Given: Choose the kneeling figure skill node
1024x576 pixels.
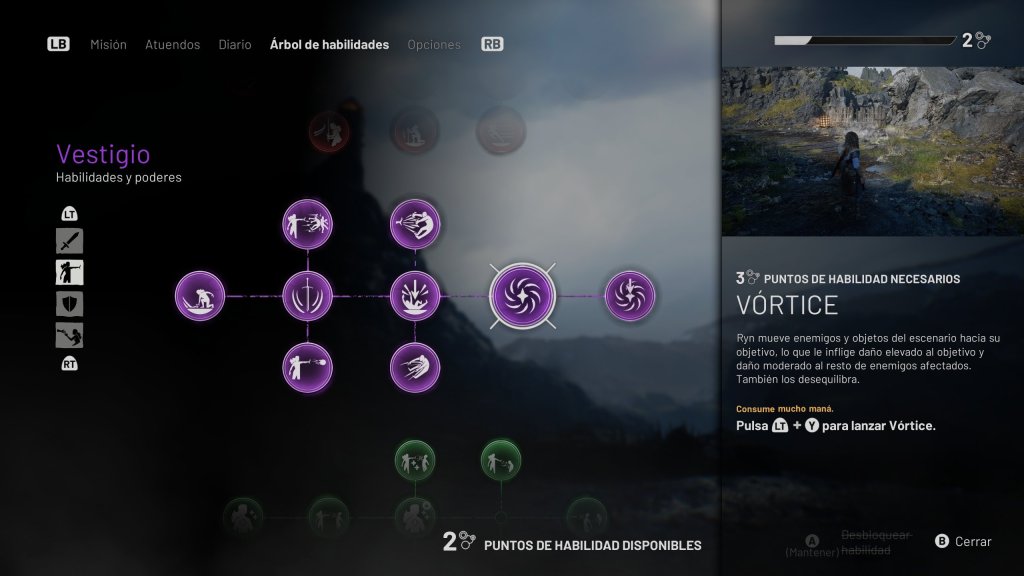Looking at the screenshot, I should (200, 296).
